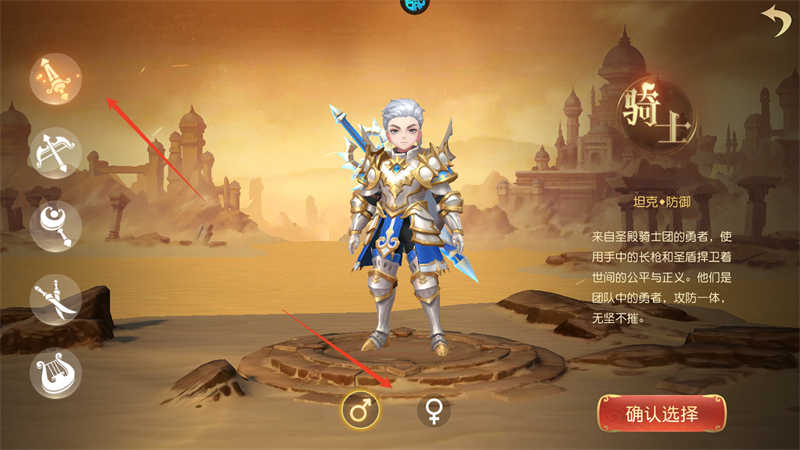800x450 pixels.
Task: Confirm selection with the 确认选择 button
Action: tap(661, 414)
